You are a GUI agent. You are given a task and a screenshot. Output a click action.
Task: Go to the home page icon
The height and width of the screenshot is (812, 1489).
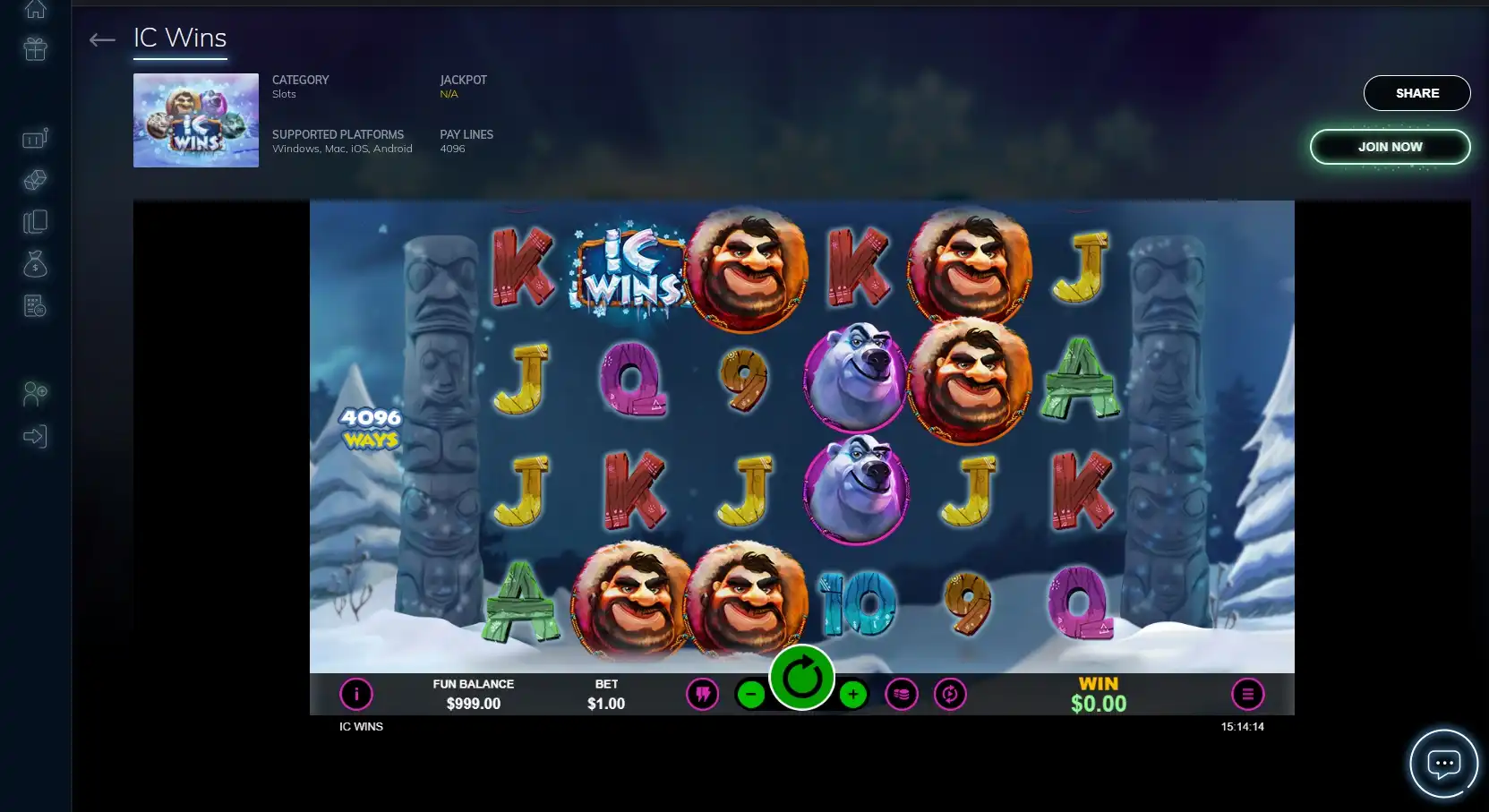[36, 10]
